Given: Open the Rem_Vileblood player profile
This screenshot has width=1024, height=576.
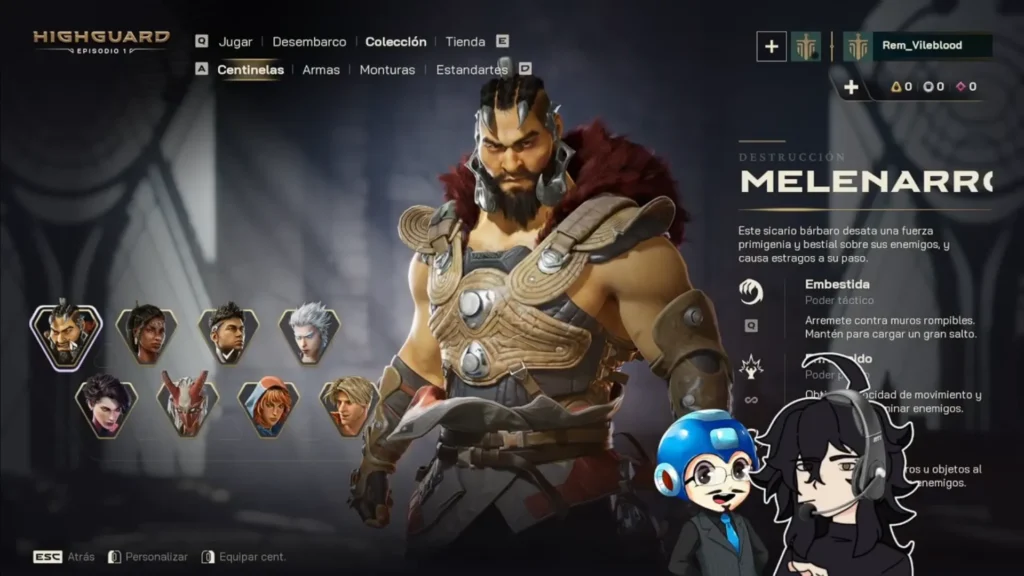Looking at the screenshot, I should tap(930, 46).
